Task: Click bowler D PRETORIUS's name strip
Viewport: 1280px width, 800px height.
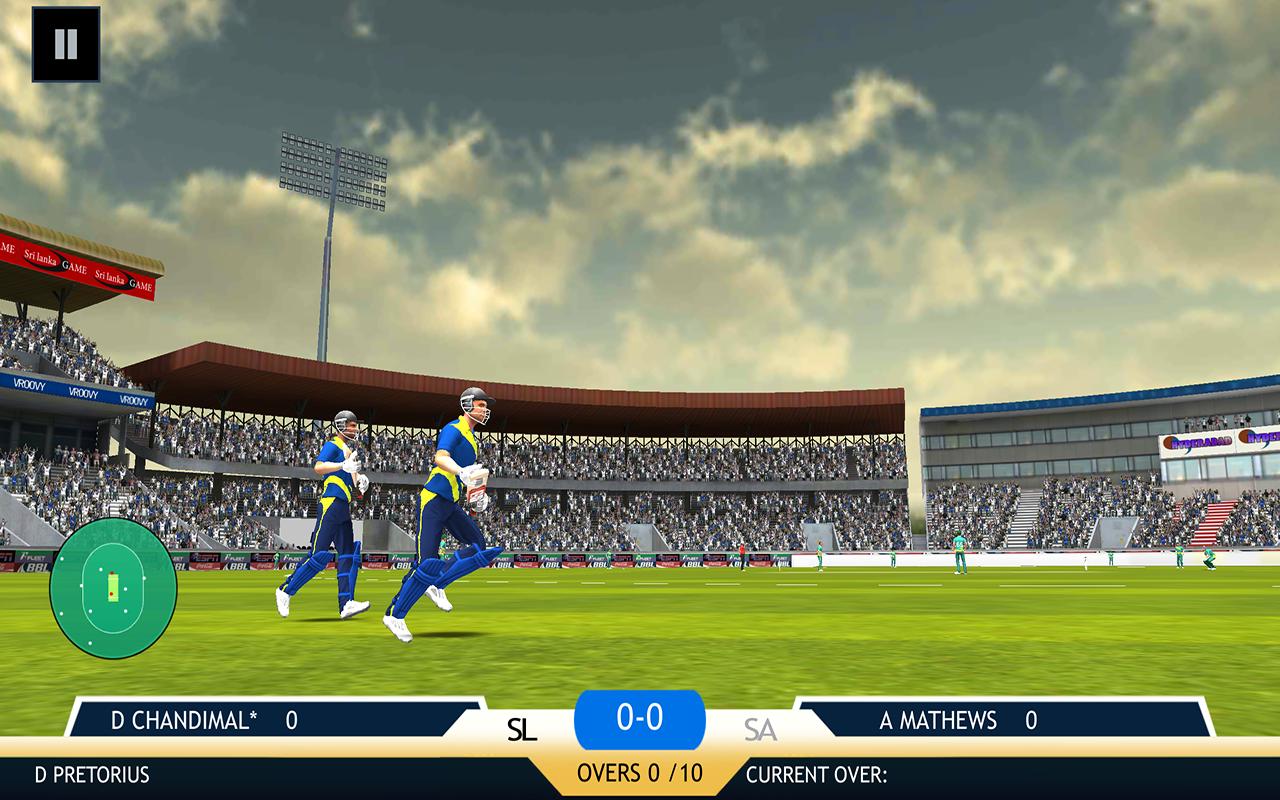Action: coord(90,773)
